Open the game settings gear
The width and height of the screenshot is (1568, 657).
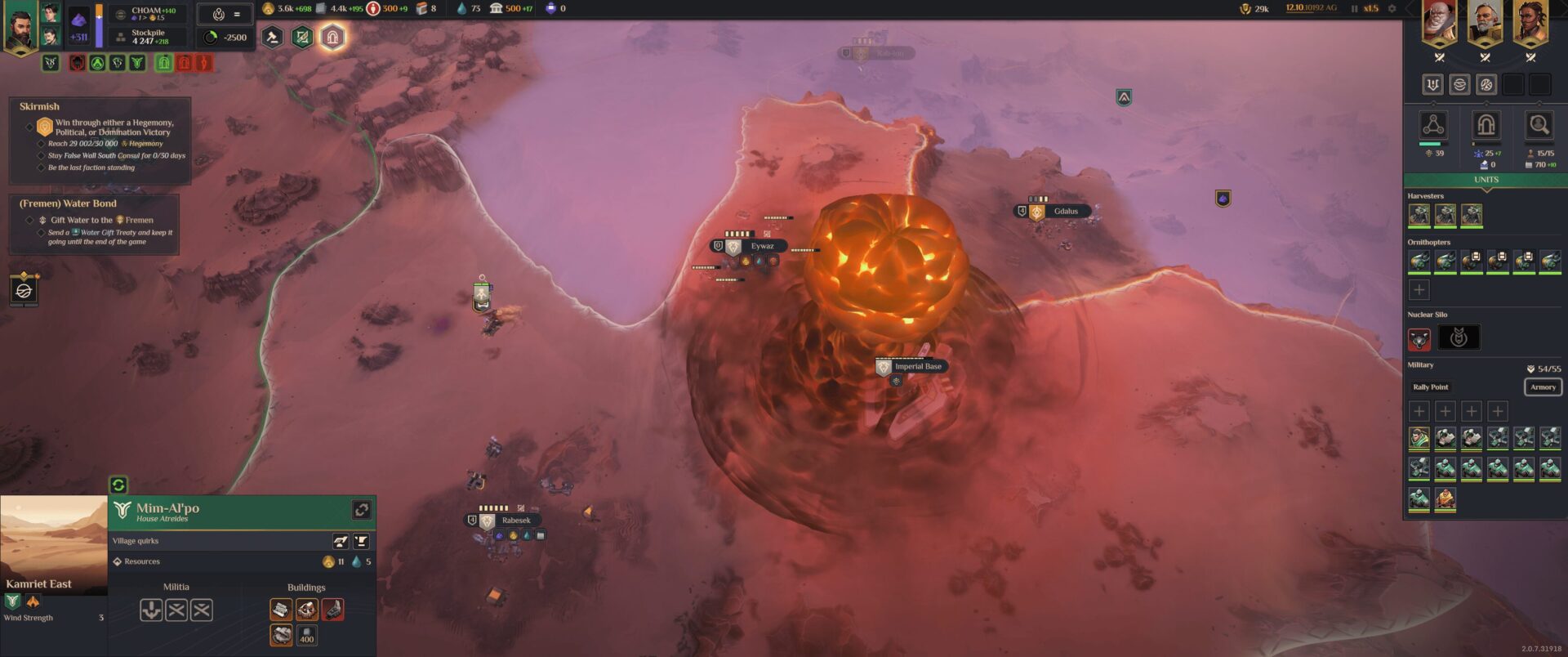tap(1392, 9)
